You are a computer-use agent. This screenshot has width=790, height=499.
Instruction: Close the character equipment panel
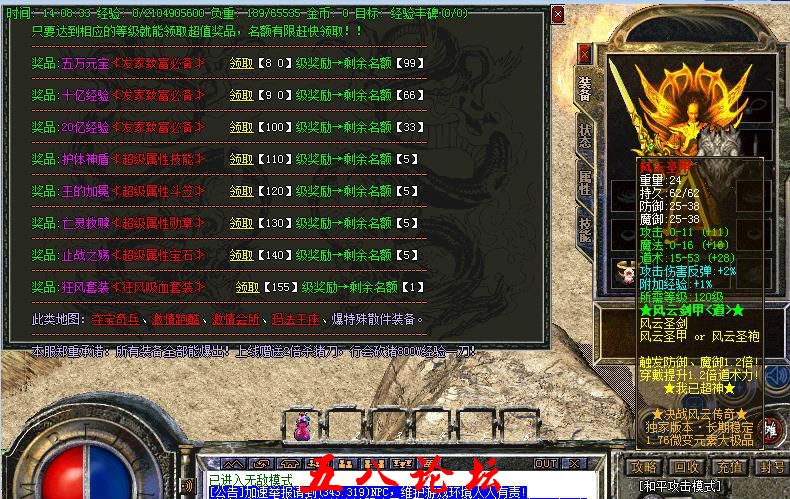pos(584,53)
